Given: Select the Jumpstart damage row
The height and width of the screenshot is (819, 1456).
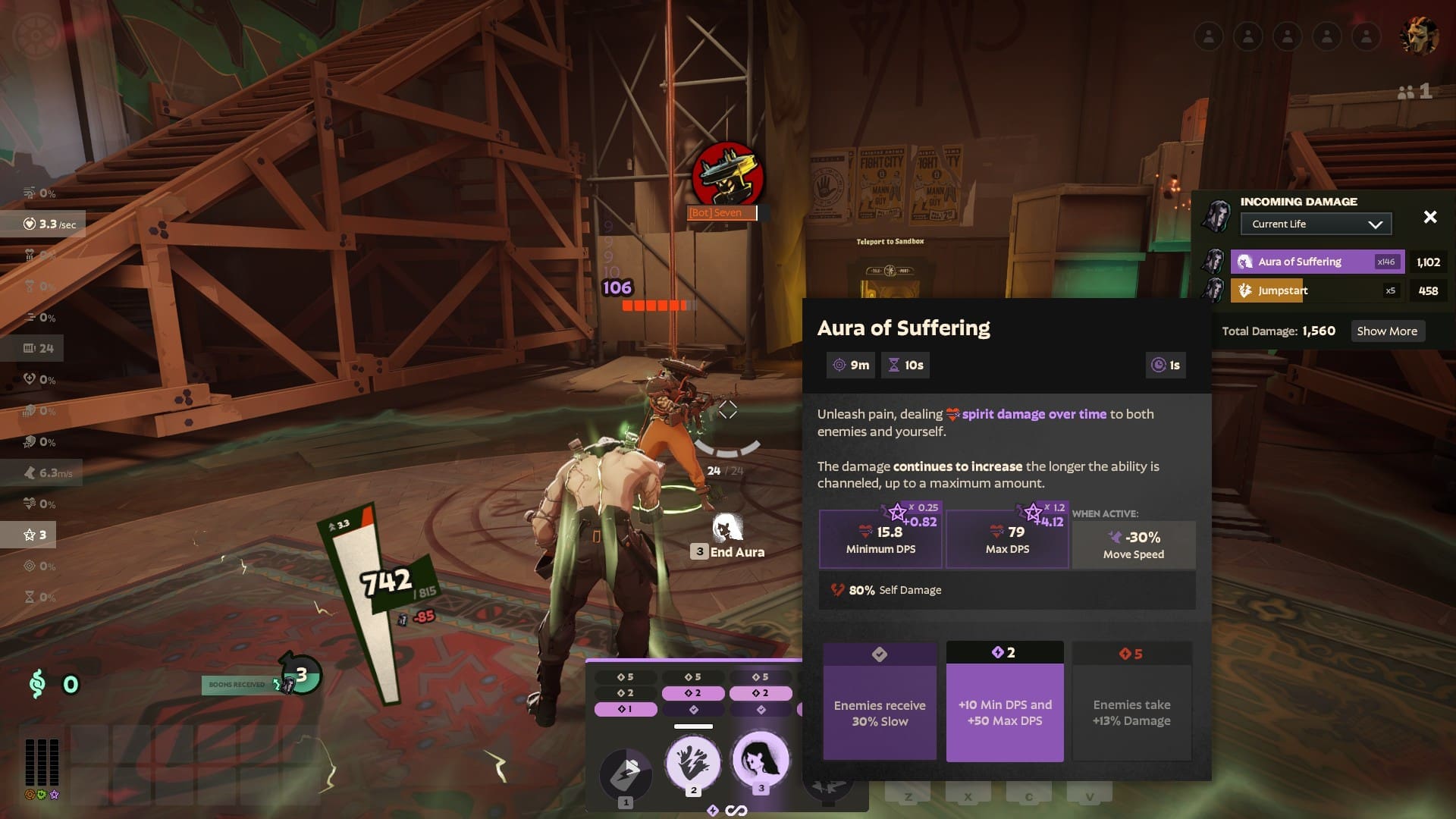Looking at the screenshot, I should pyautogui.click(x=1317, y=290).
